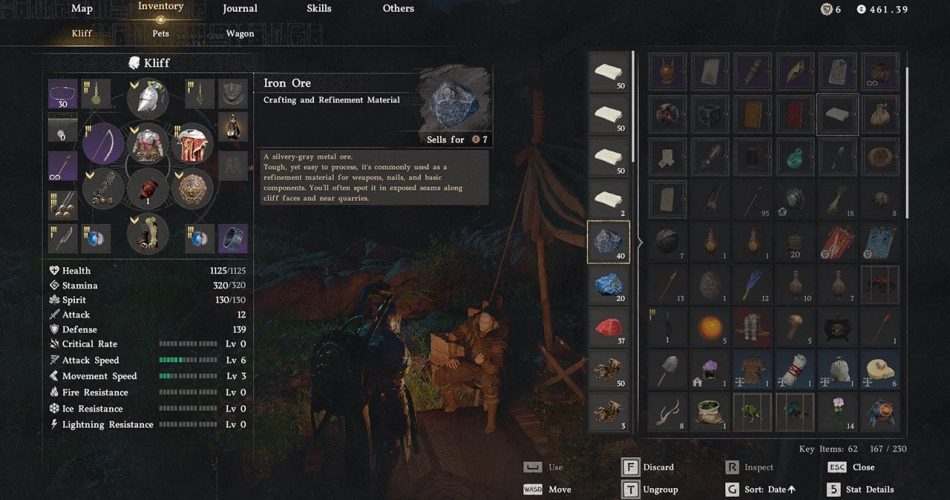Select the Iron Ore stack of 40

(609, 243)
